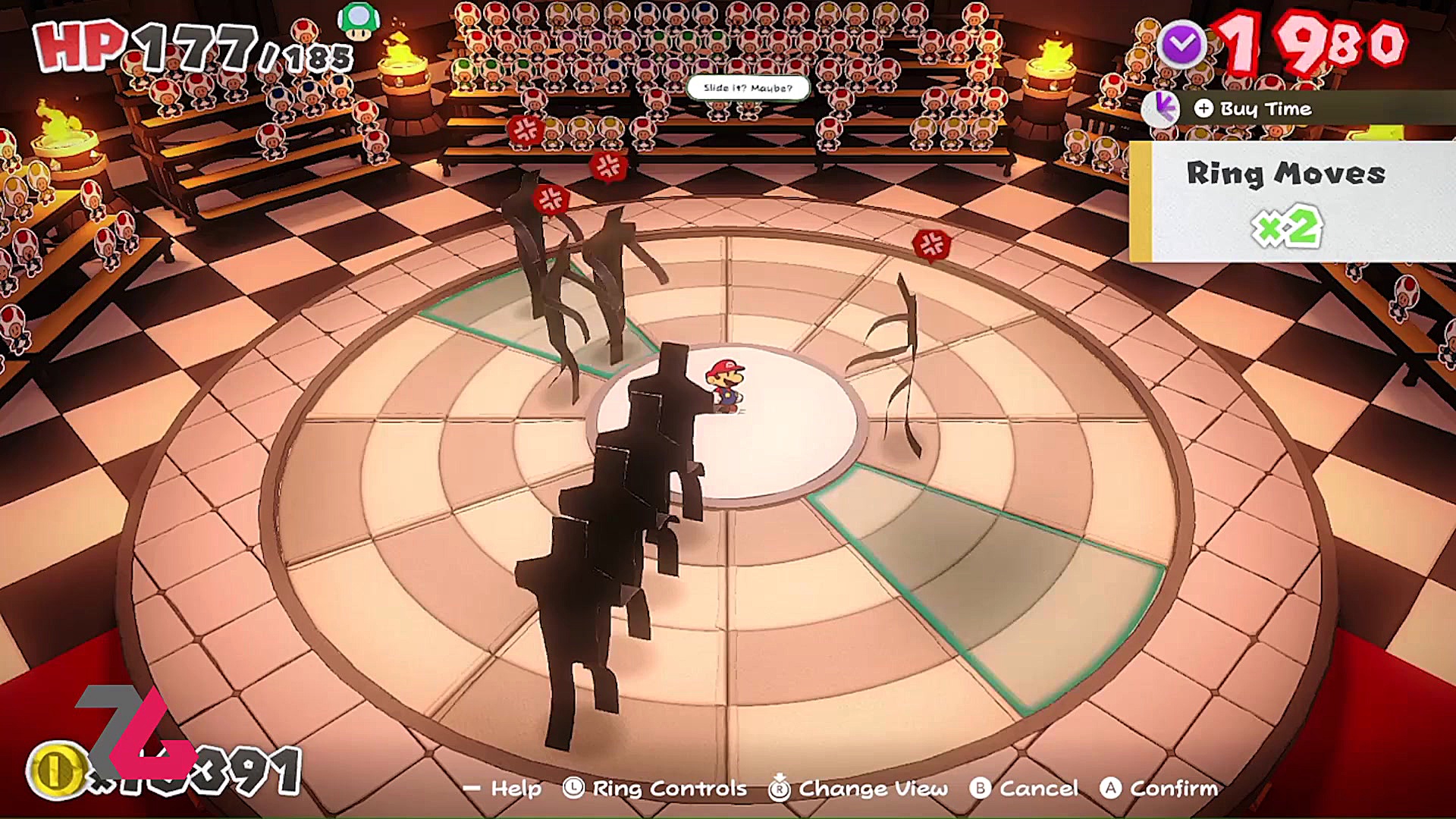Click the Slide it? Maybe? speech bubble
The image size is (1456, 819).
tap(747, 88)
